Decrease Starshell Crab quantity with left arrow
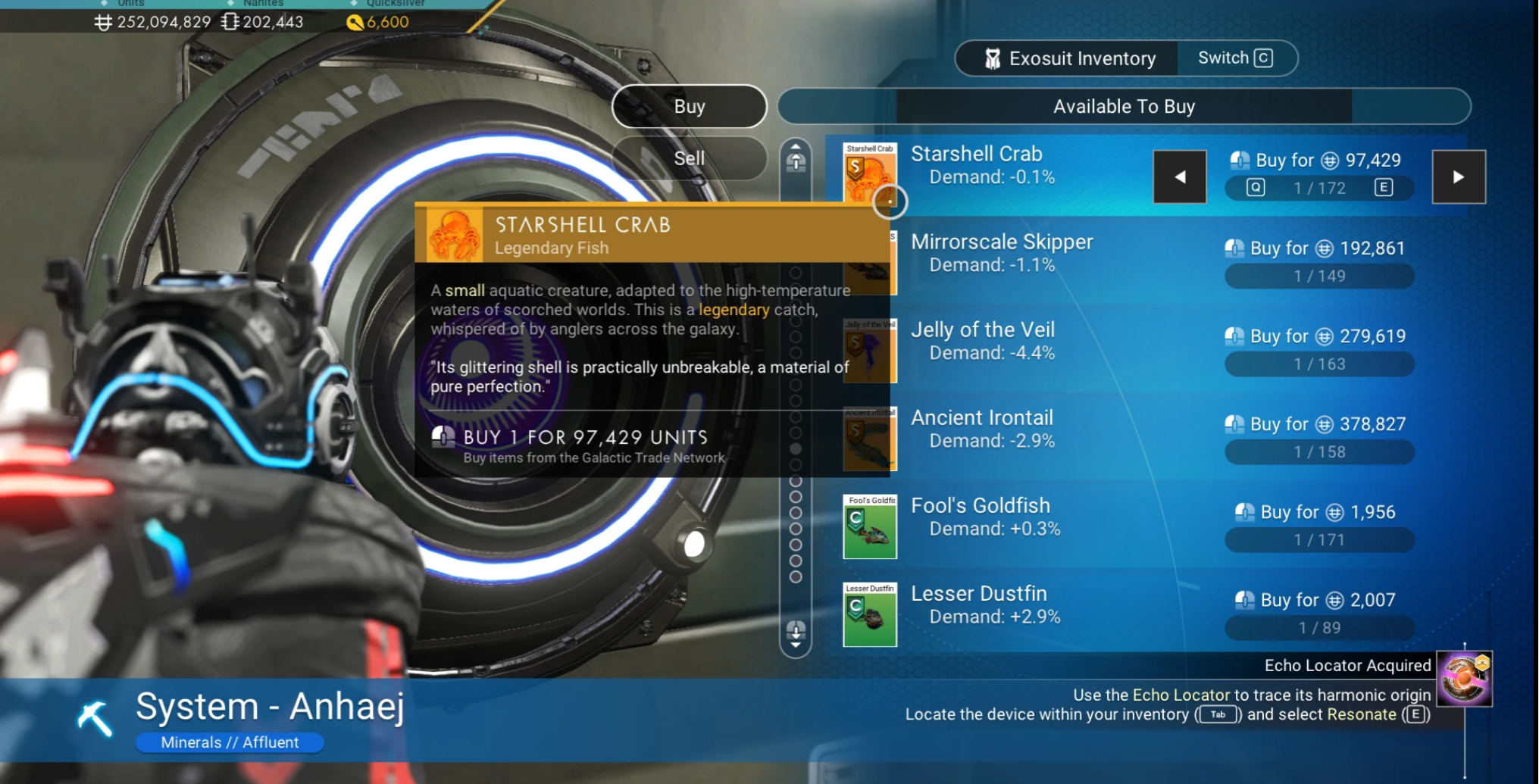1539x784 pixels. click(x=1179, y=176)
